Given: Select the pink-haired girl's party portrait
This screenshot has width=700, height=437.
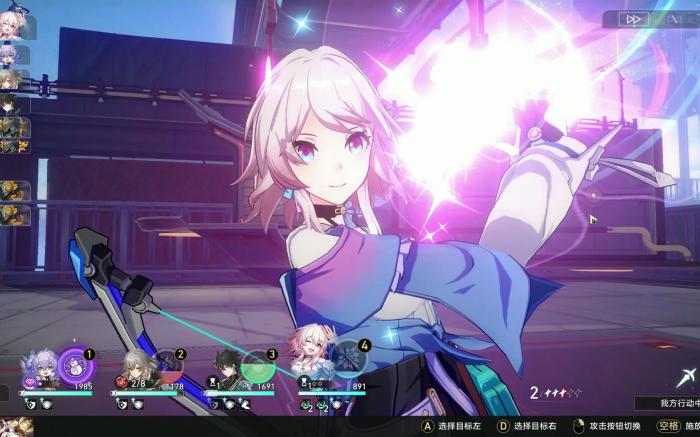Looking at the screenshot, I should click(x=309, y=362).
